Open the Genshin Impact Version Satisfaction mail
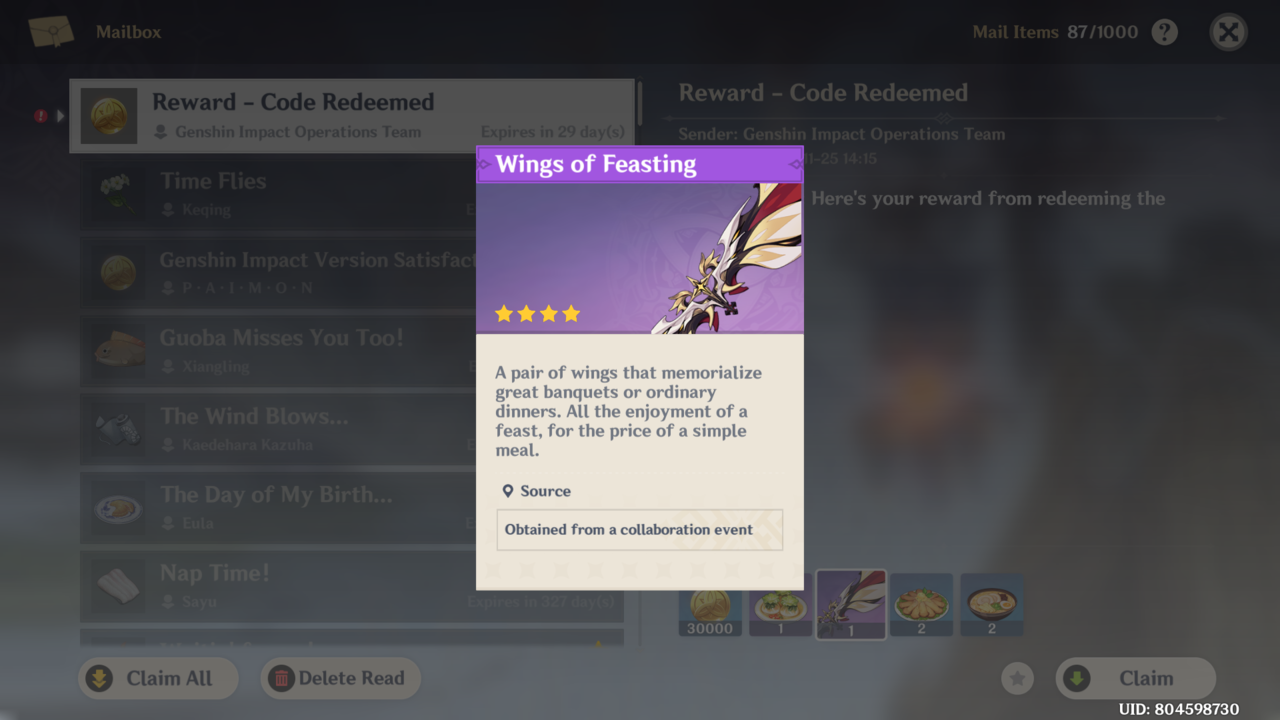 (x=280, y=272)
